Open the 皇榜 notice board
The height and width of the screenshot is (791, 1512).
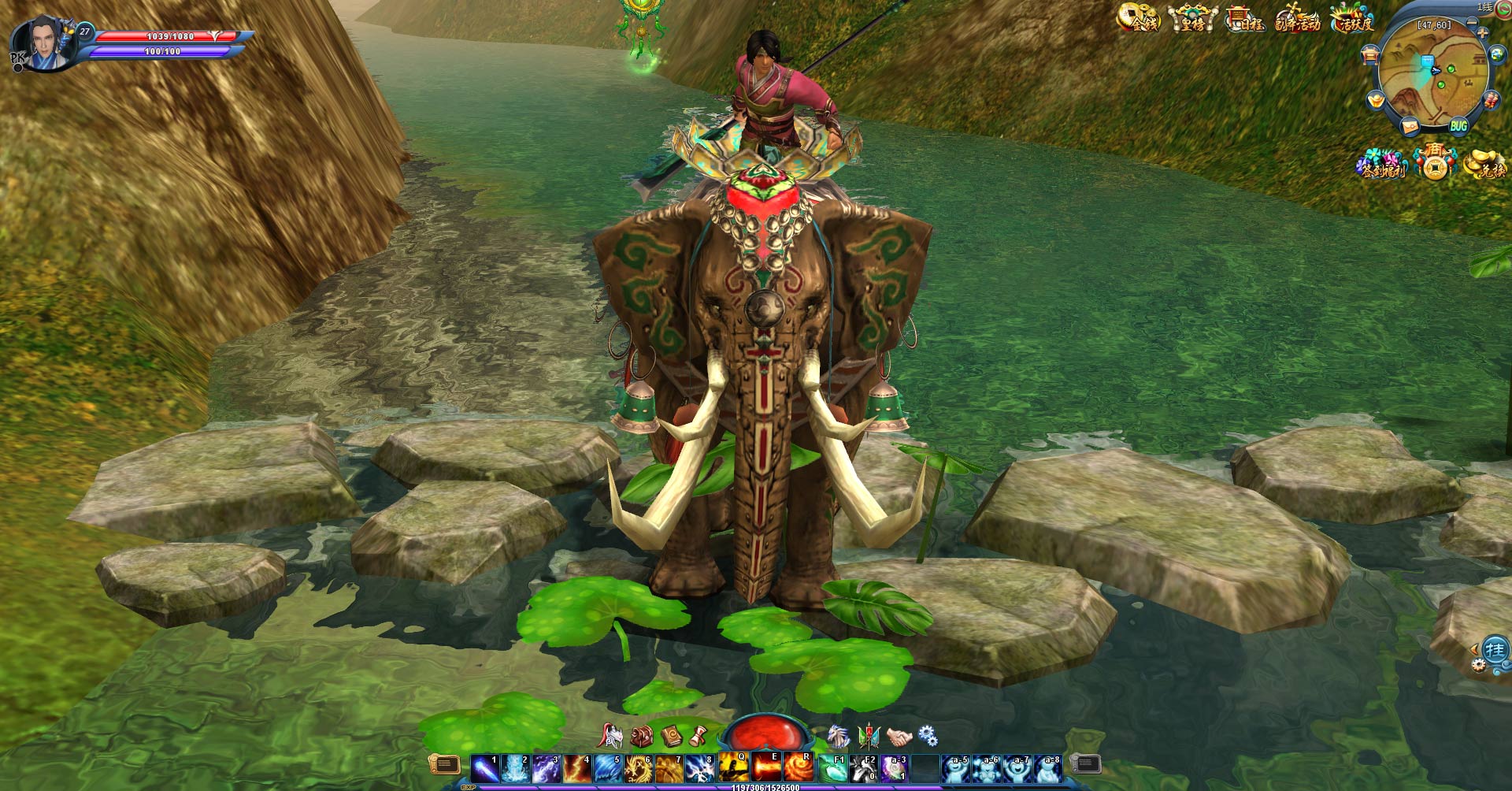[x=1192, y=18]
